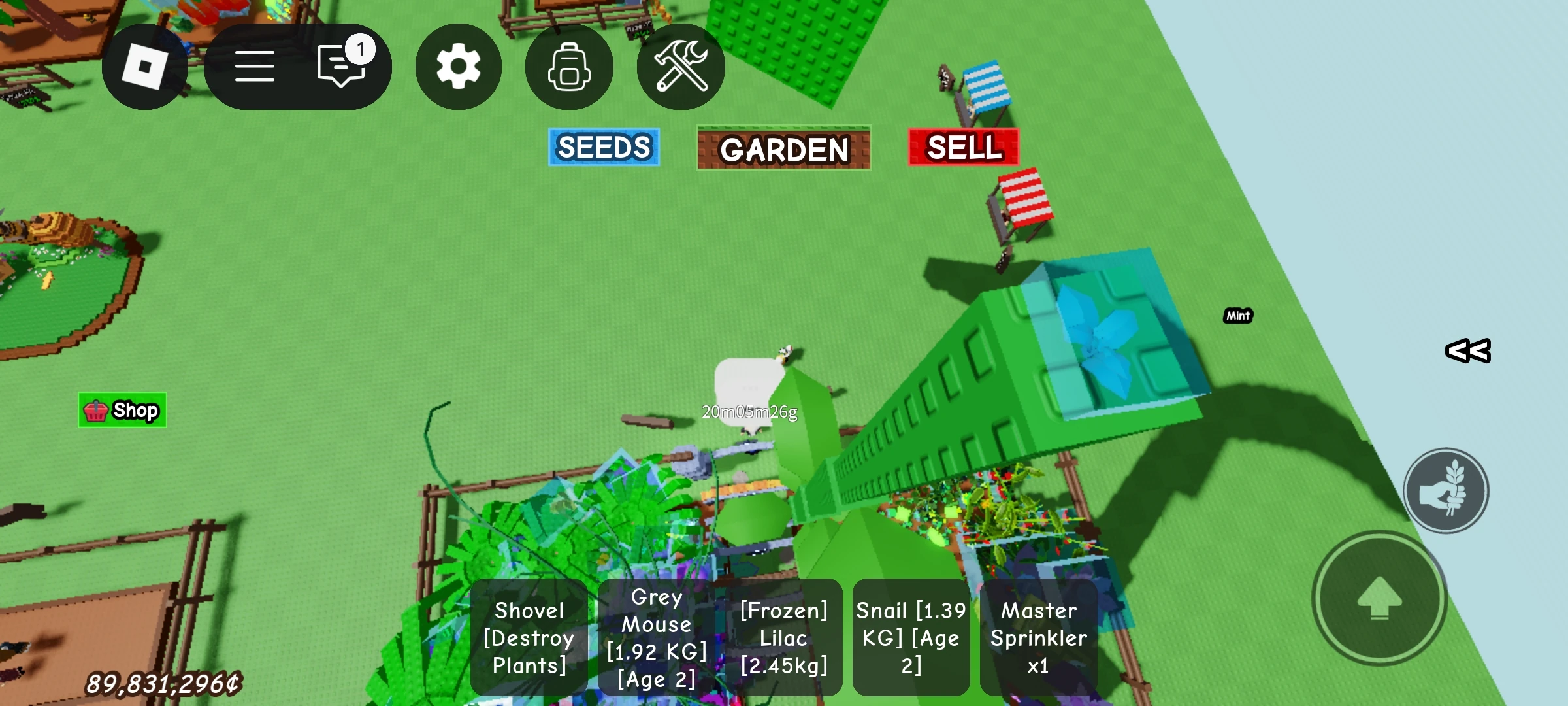Image resolution: width=1568 pixels, height=706 pixels.
Task: Click the hamburger menu icon
Action: (x=255, y=65)
